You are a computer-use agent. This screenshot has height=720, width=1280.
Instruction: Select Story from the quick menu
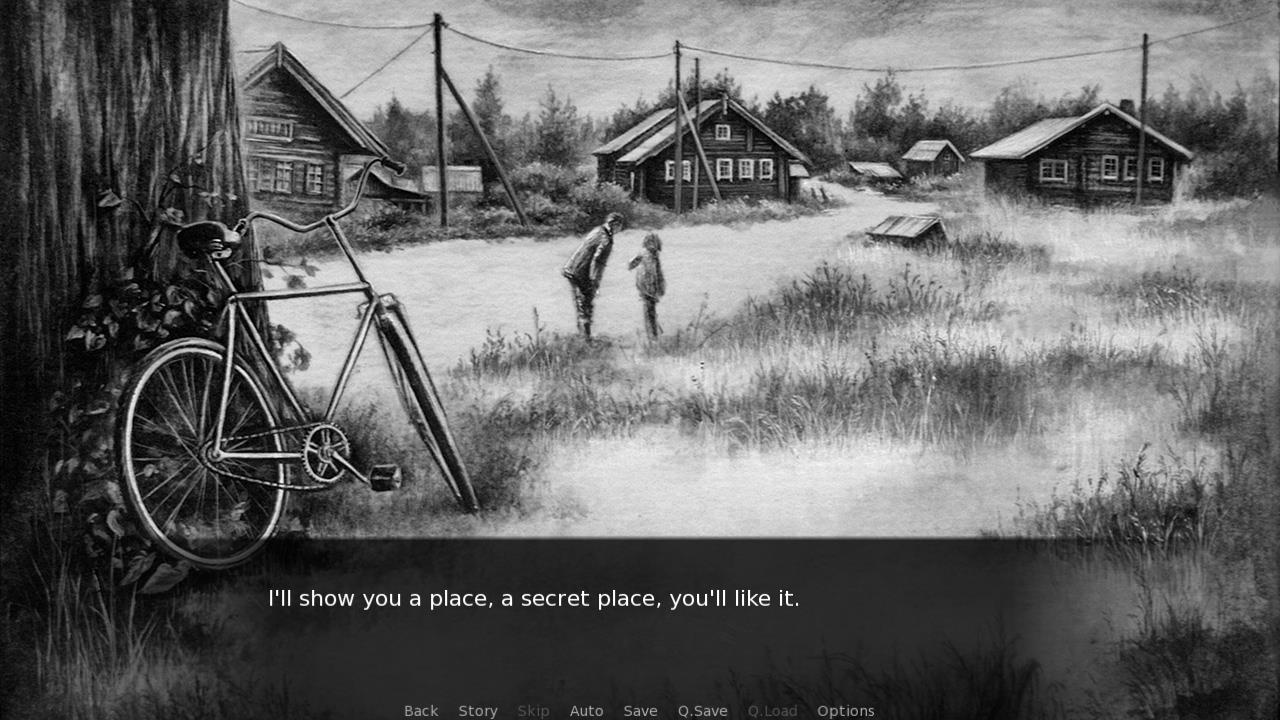(x=477, y=711)
